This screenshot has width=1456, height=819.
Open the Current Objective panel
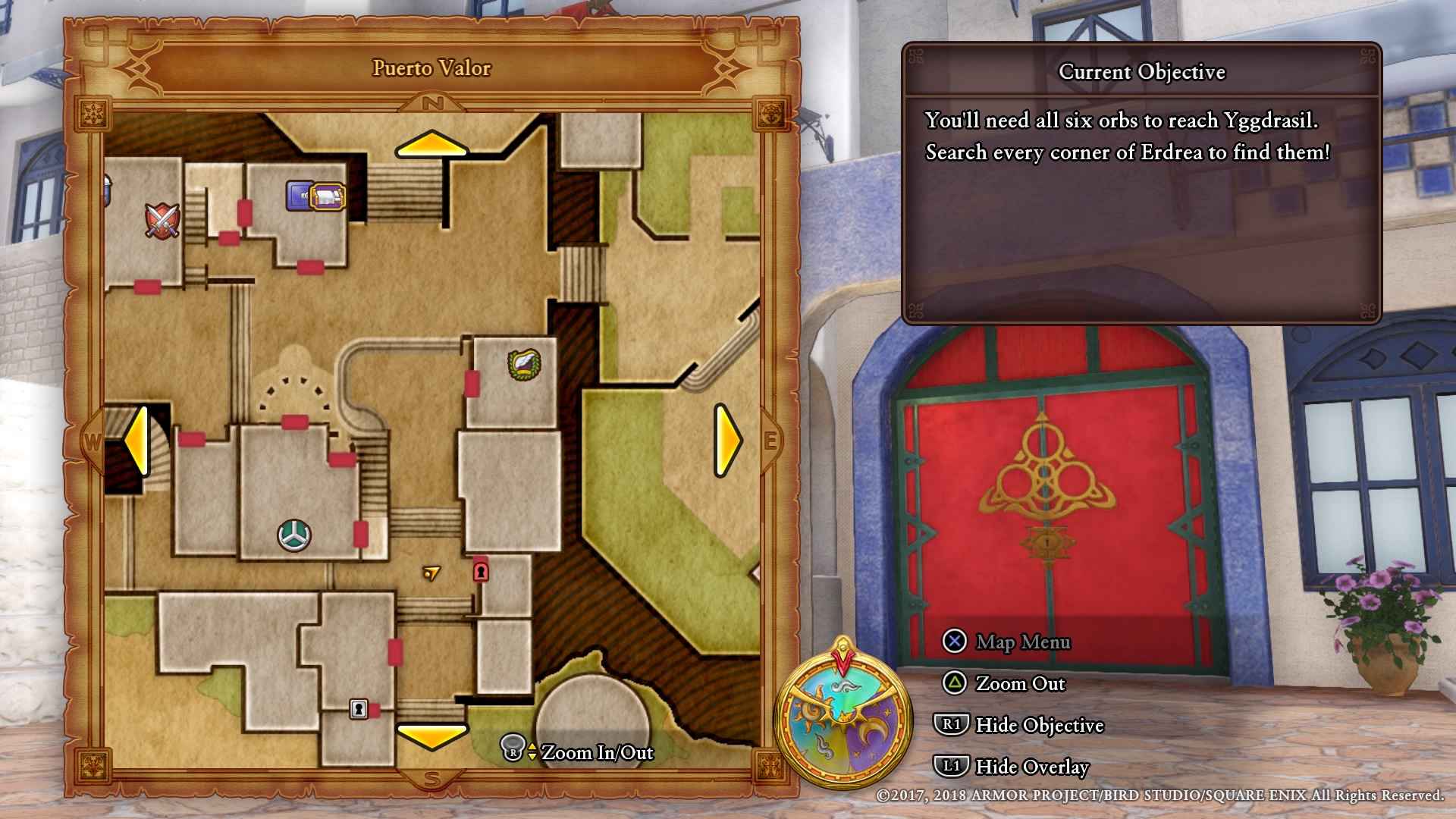click(1141, 182)
